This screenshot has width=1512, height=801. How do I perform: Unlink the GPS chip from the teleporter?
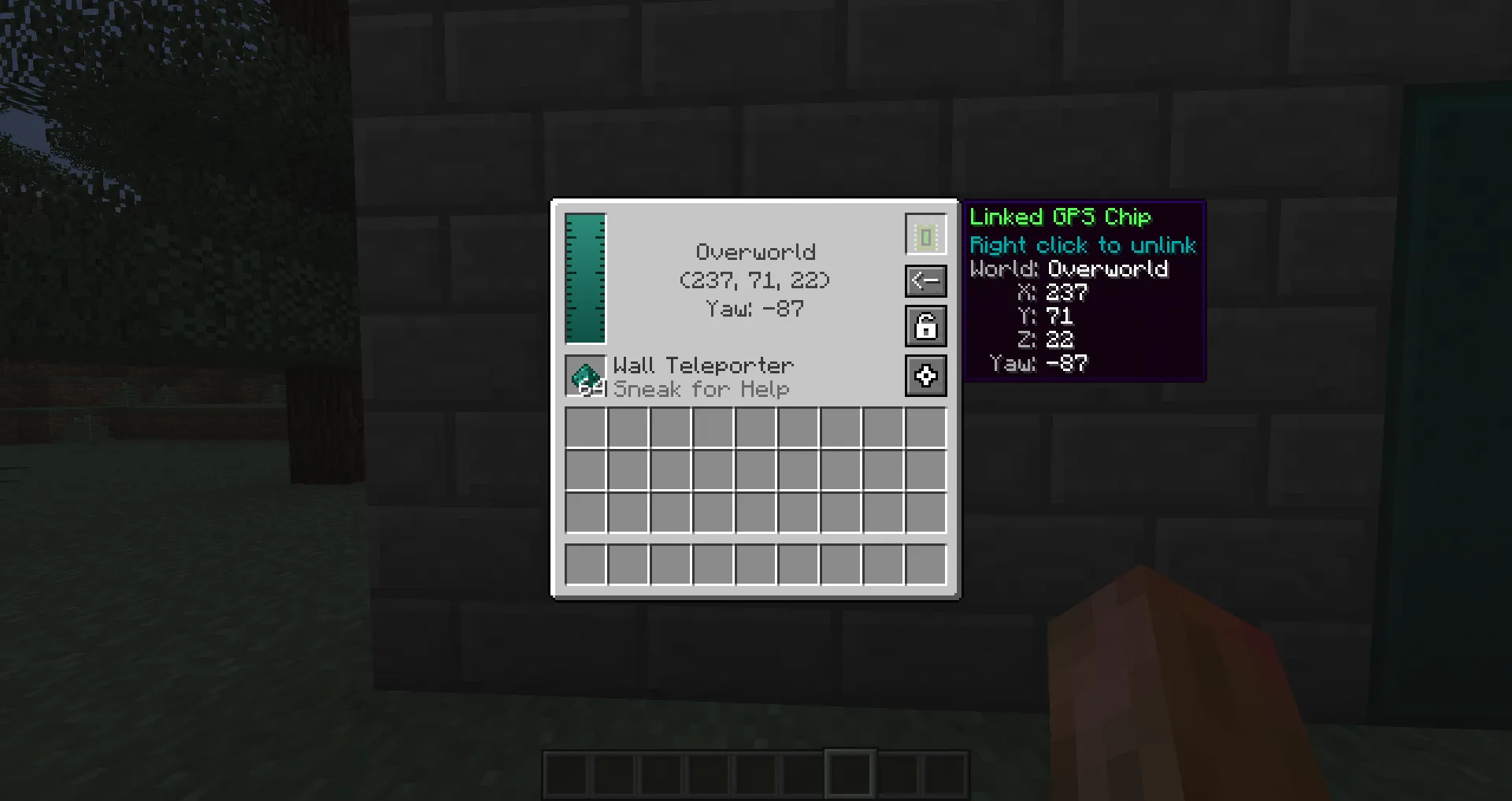tap(925, 234)
